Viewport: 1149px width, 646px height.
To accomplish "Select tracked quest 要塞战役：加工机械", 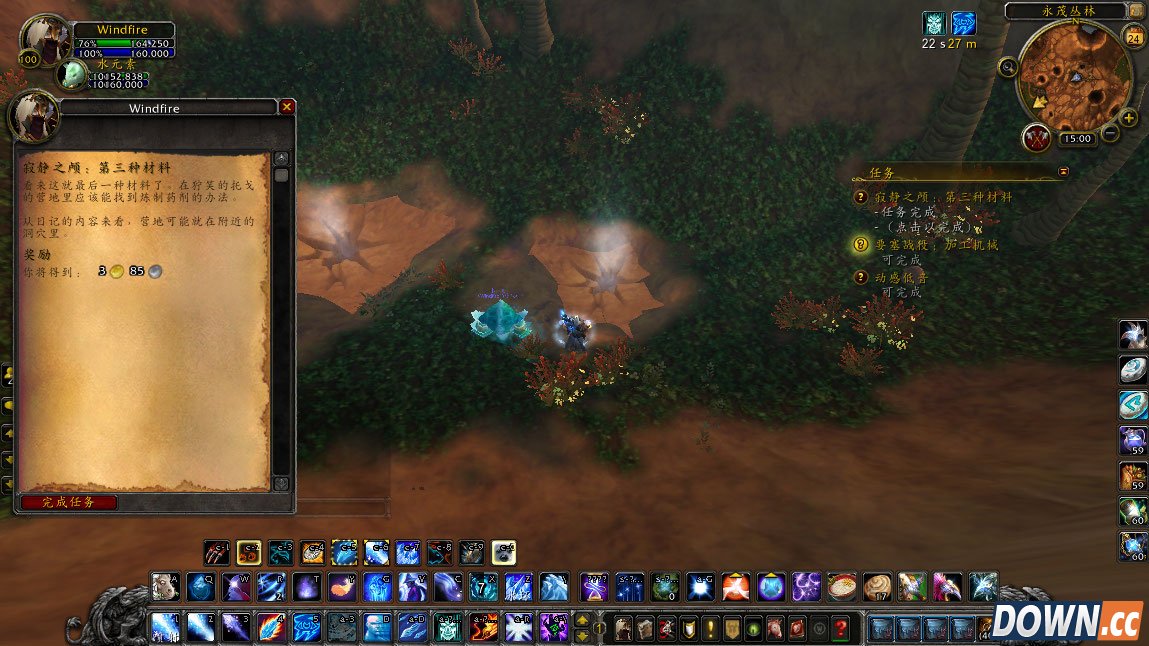I will tap(936, 244).
